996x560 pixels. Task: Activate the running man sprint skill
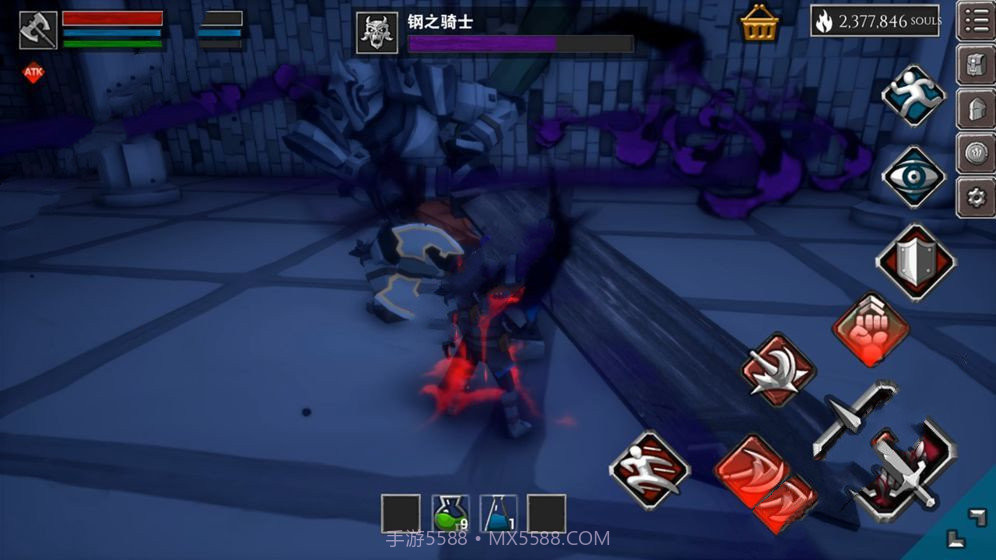point(913,97)
